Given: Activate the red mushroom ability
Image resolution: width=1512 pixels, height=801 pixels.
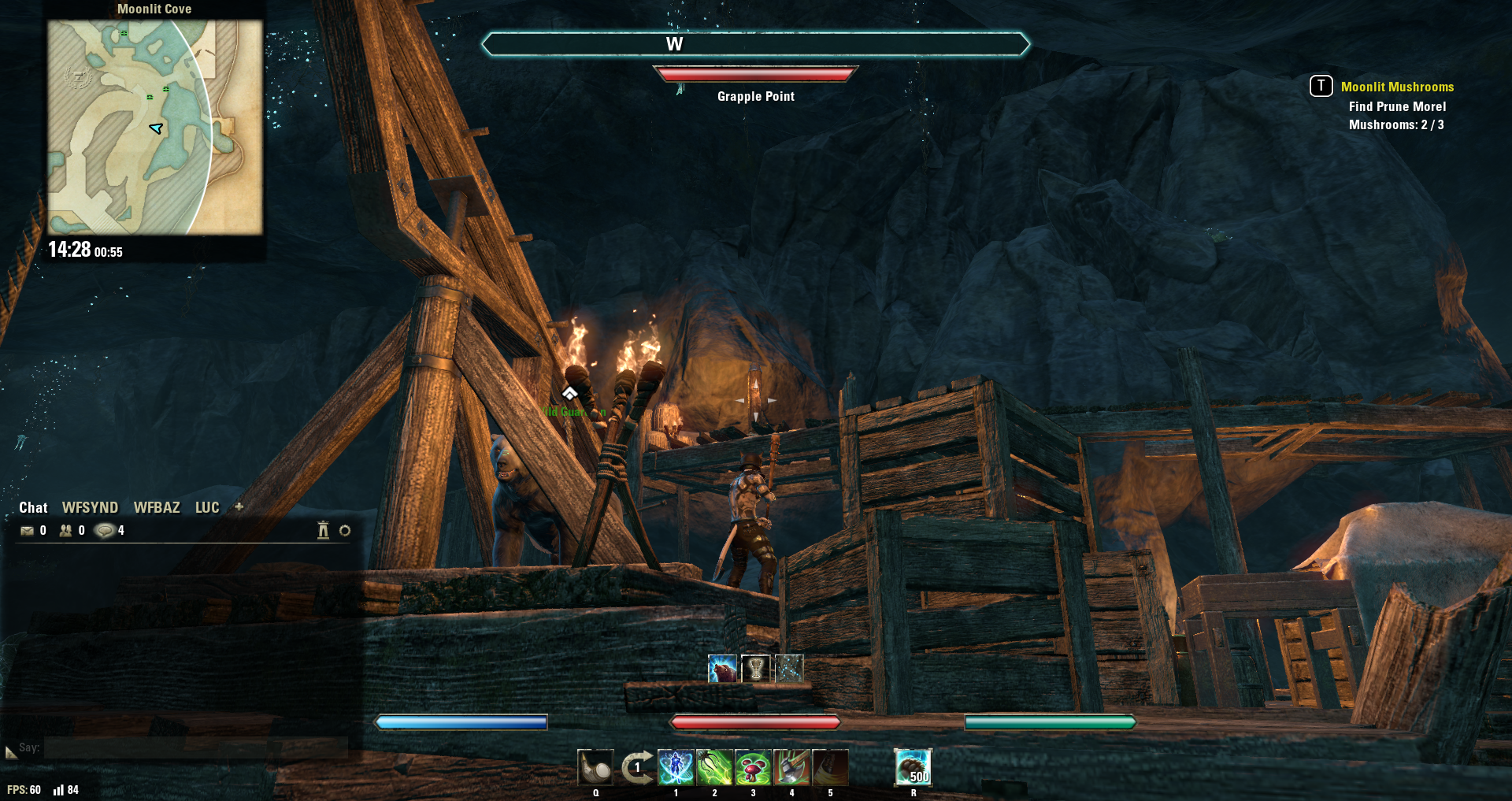Looking at the screenshot, I should pos(753,768).
